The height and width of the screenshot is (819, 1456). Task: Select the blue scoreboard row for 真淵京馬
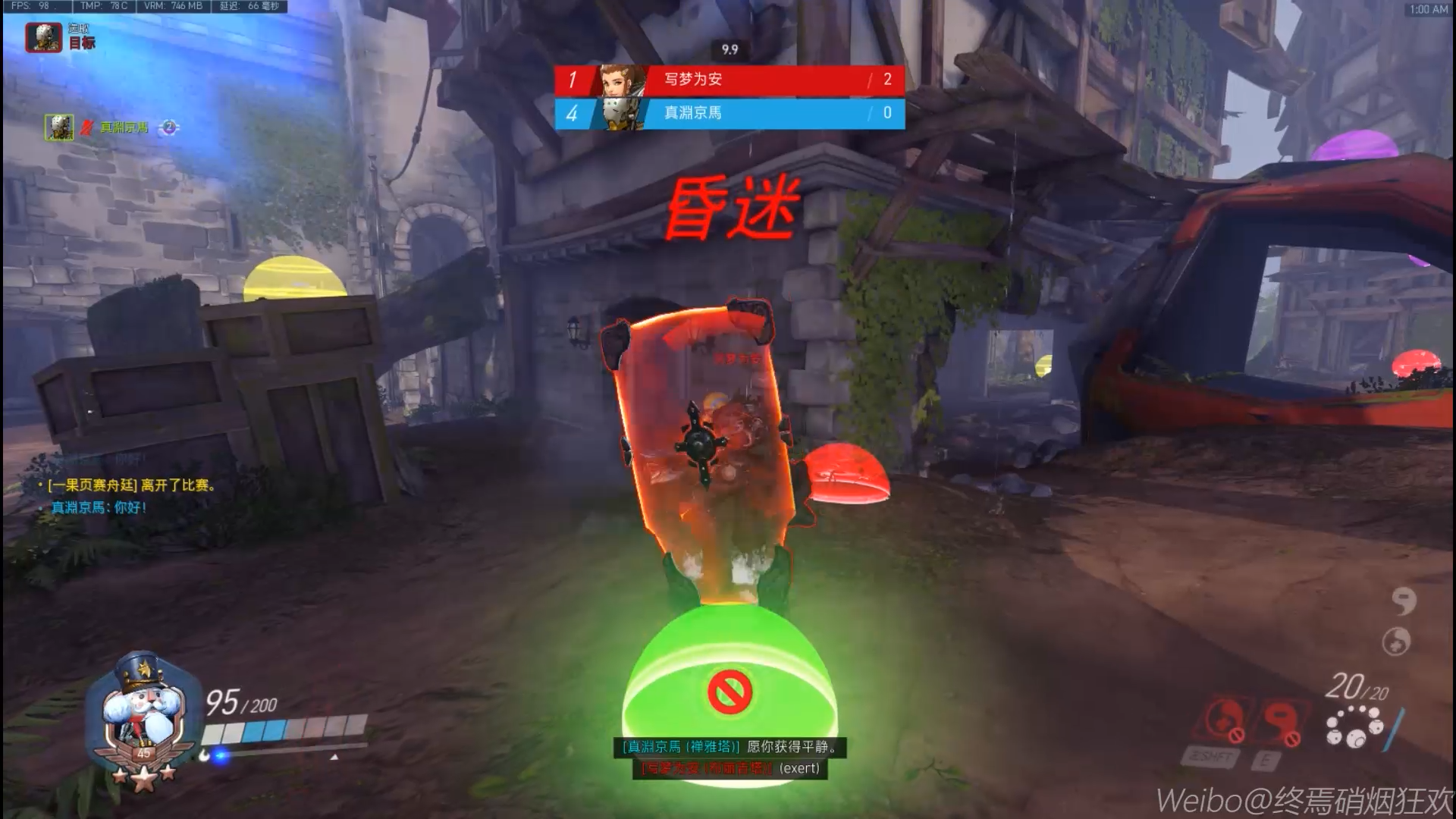(729, 113)
